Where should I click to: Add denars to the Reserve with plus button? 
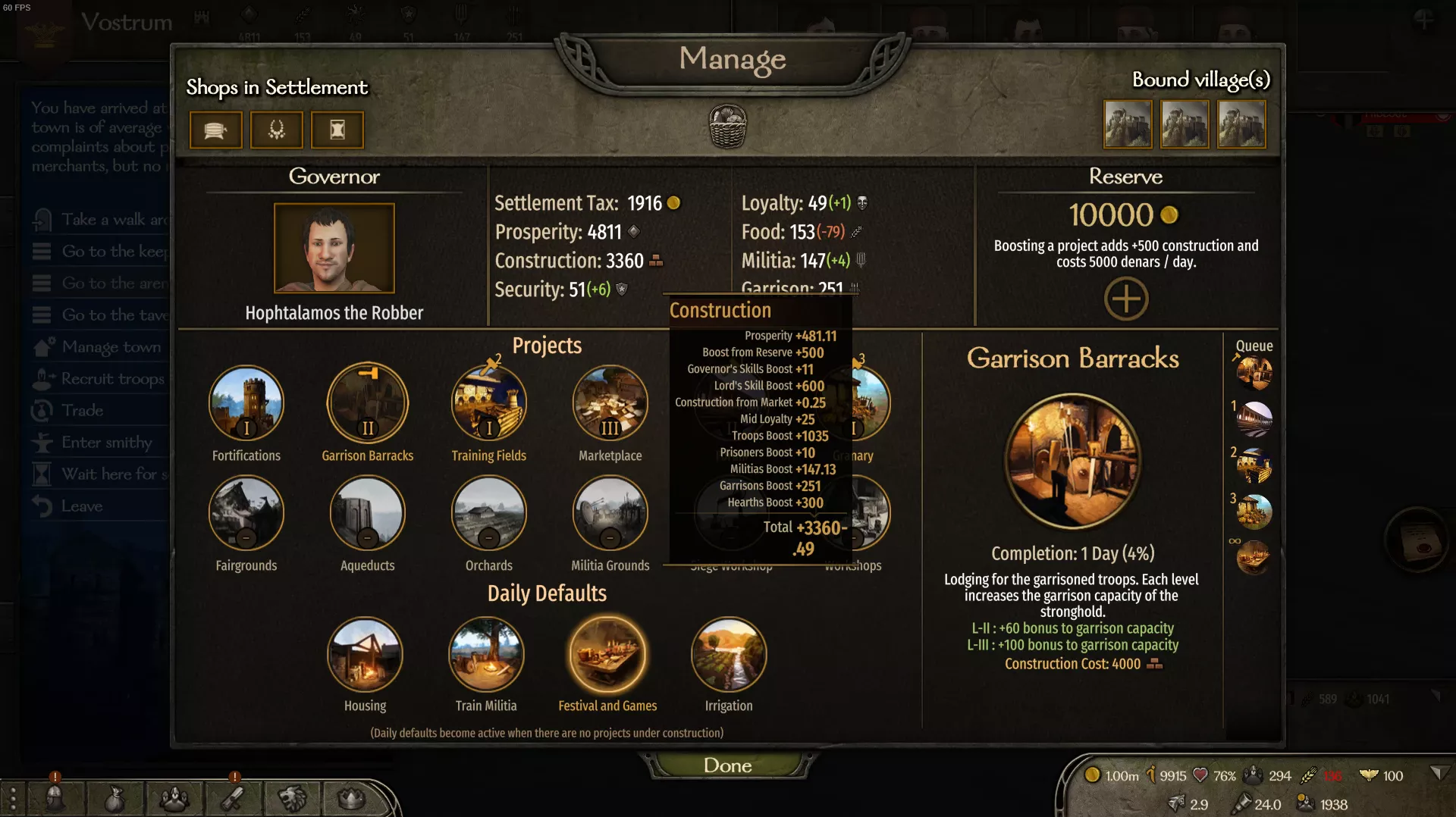pos(1125,298)
